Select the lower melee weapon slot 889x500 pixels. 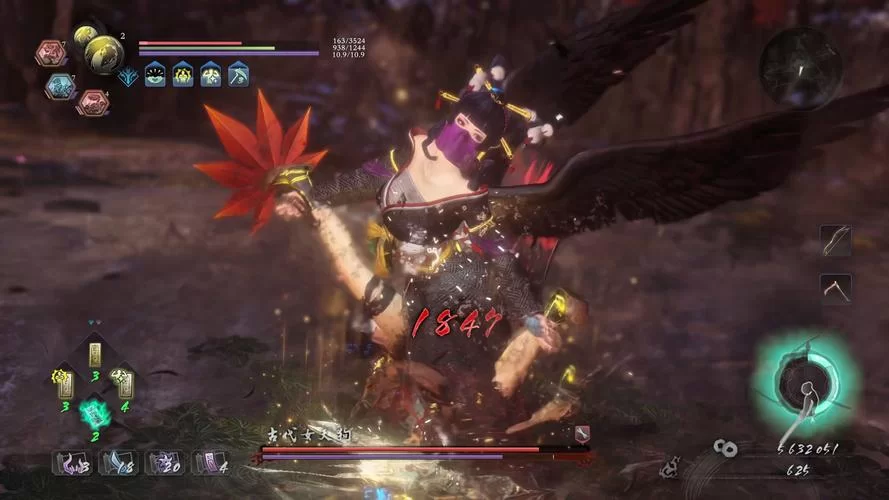835,289
